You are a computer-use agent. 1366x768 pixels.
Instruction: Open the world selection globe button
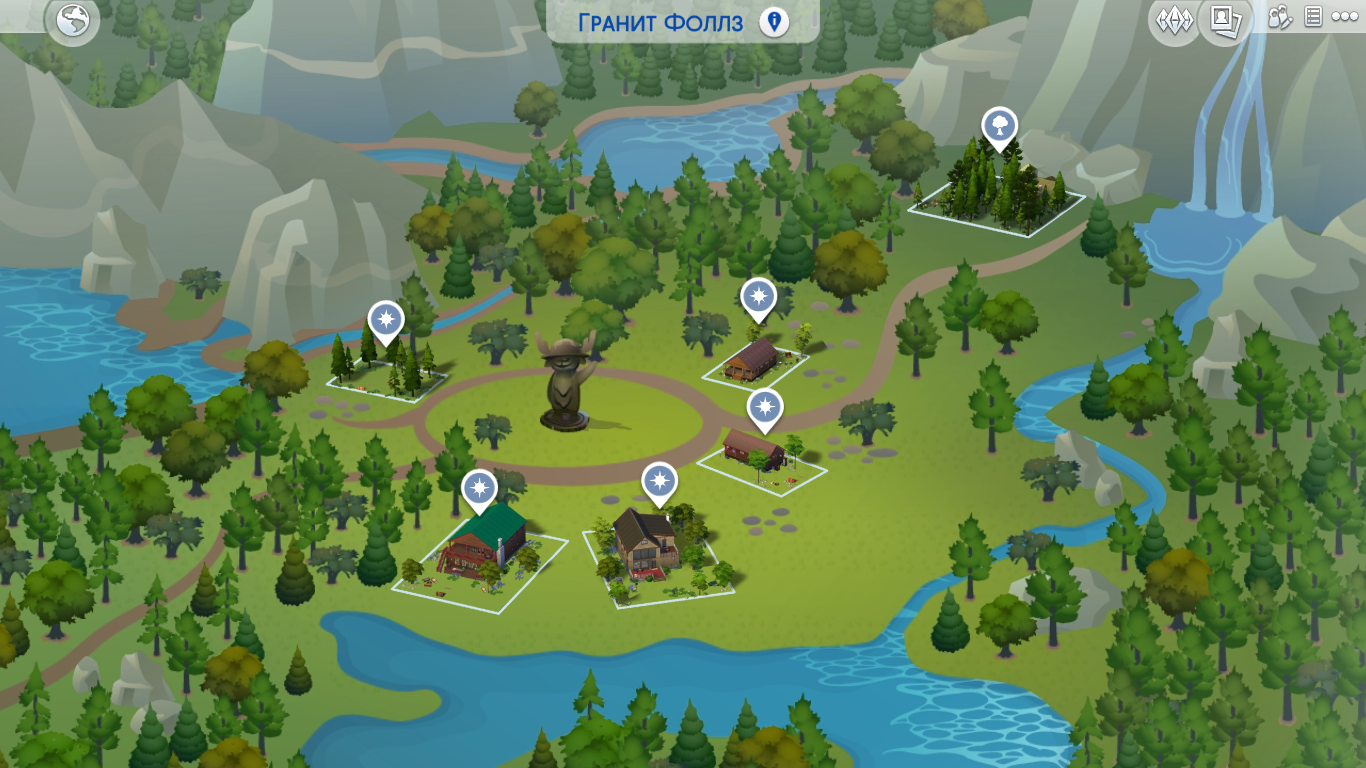[72, 21]
